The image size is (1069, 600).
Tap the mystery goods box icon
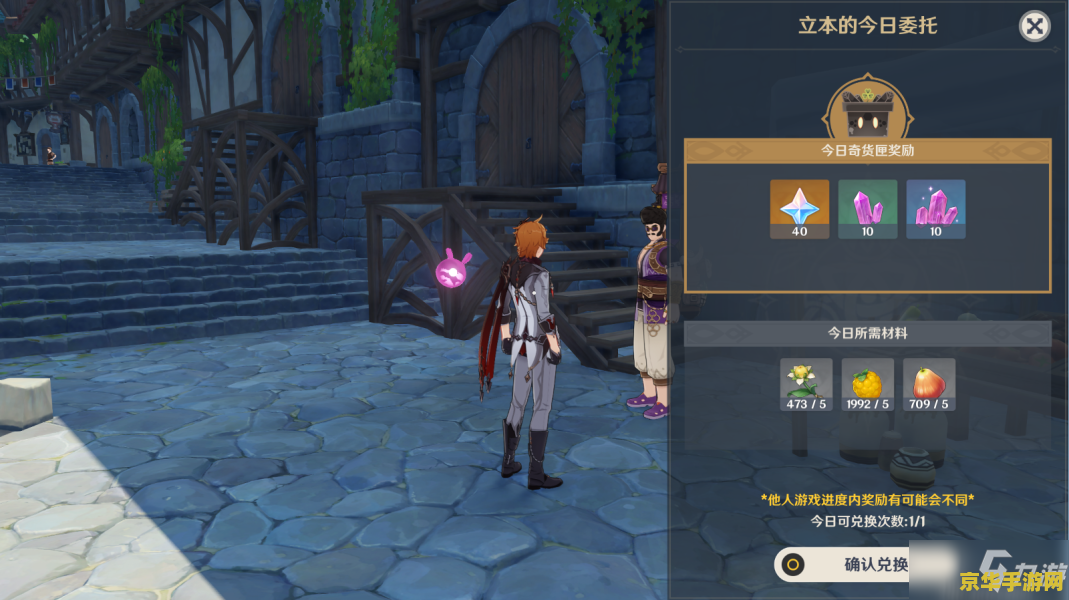tap(866, 113)
